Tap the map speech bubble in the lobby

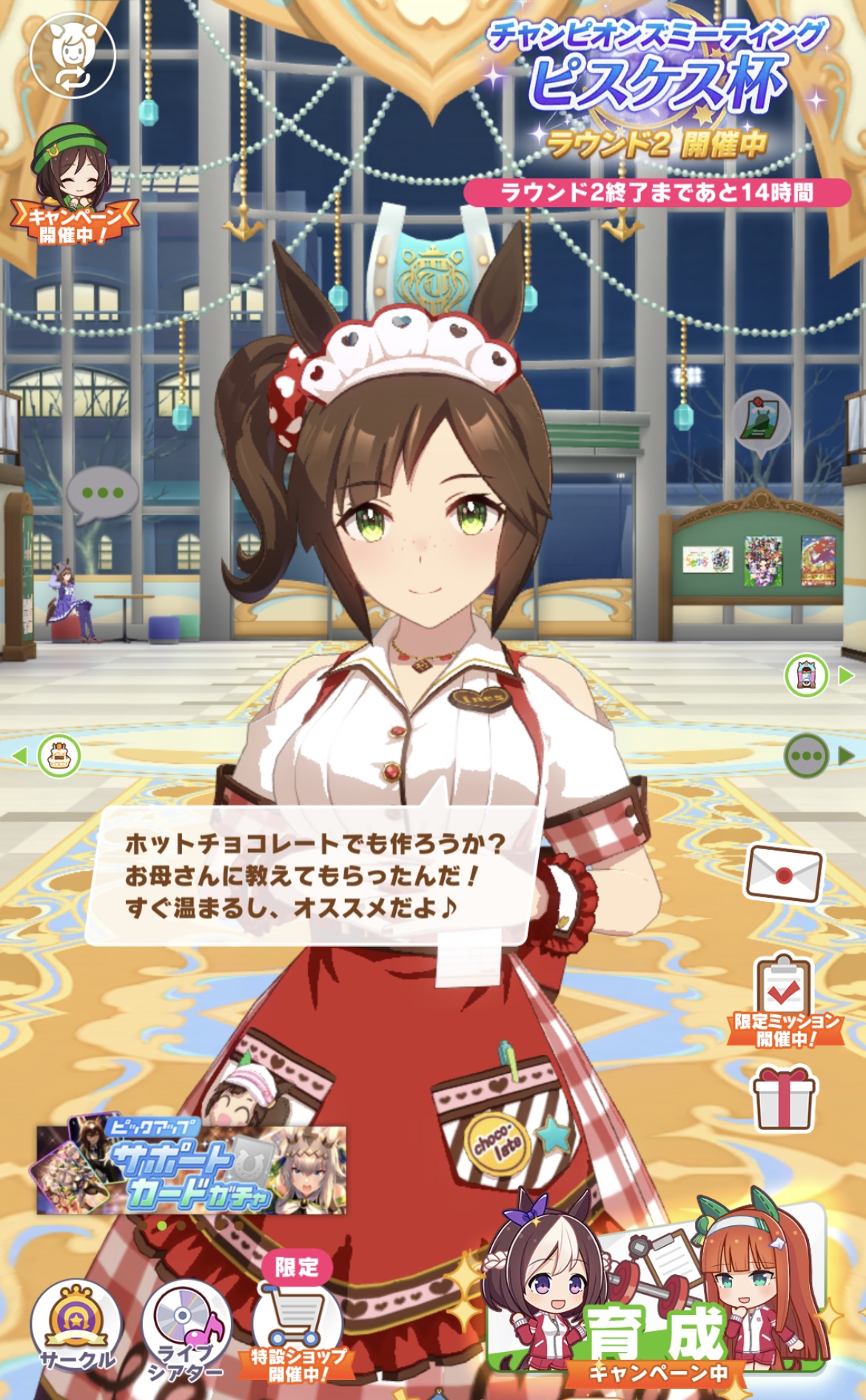761,420
